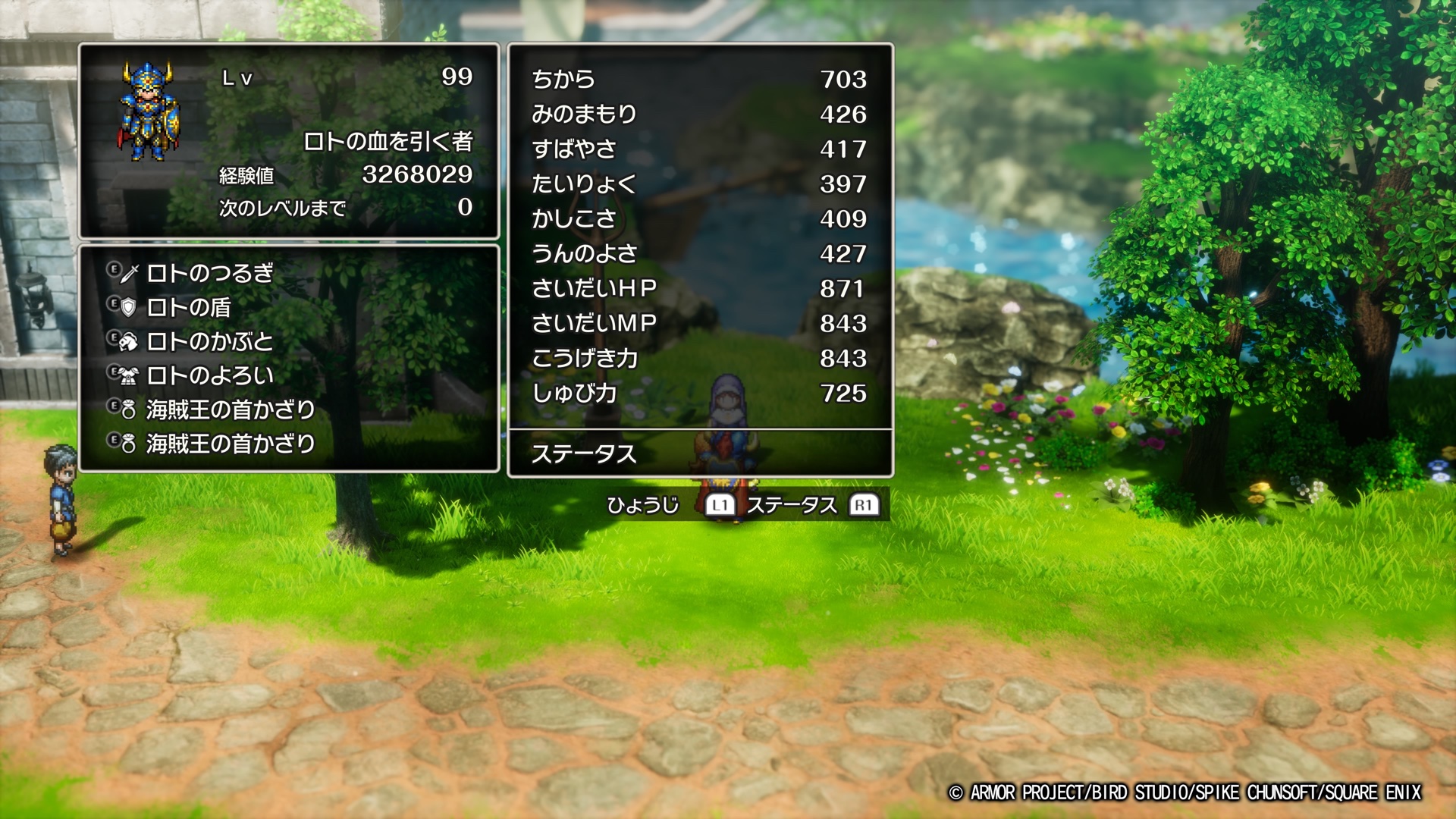Screen dimensions: 1456x819
Task: Pick the ロトのよろい armor slot
Action: tap(209, 375)
